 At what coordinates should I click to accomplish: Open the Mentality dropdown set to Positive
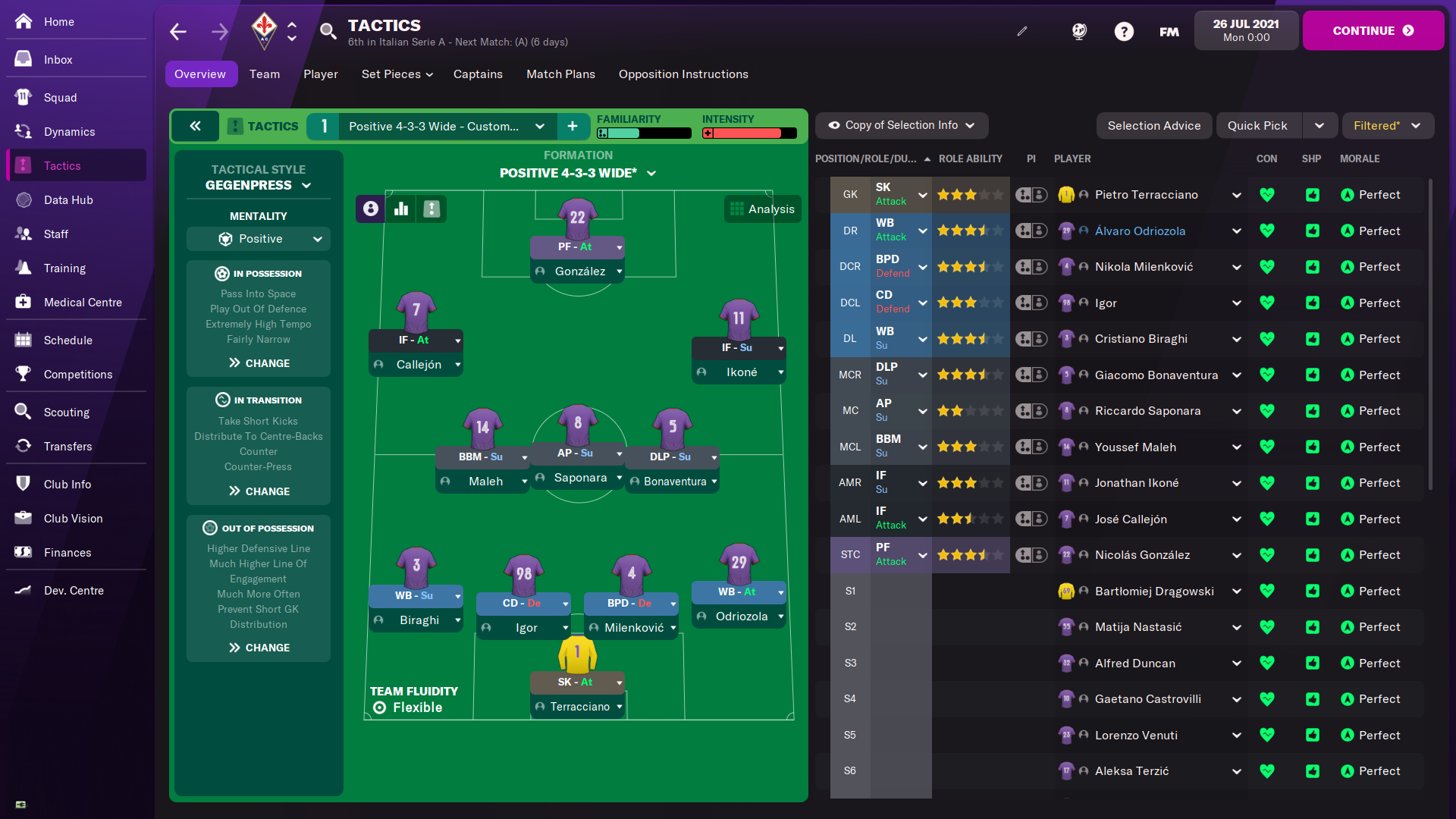(x=259, y=239)
